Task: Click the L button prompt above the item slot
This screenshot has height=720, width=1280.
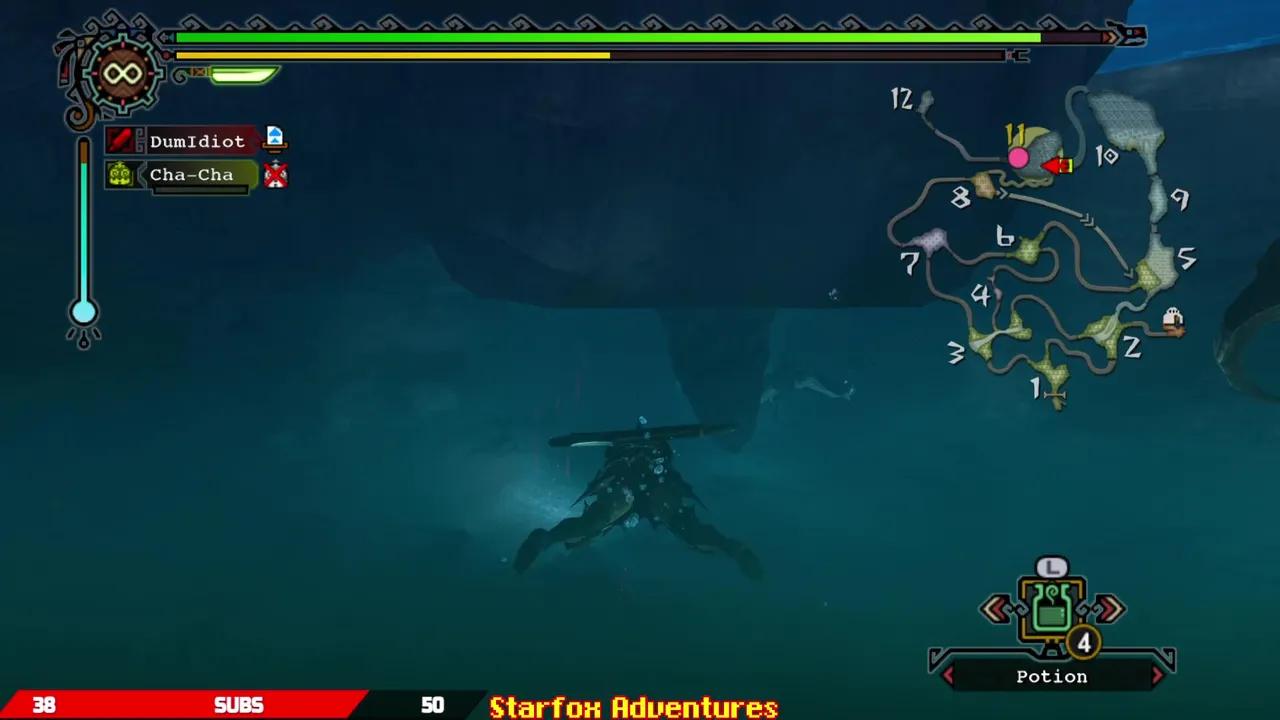Action: click(x=1052, y=565)
